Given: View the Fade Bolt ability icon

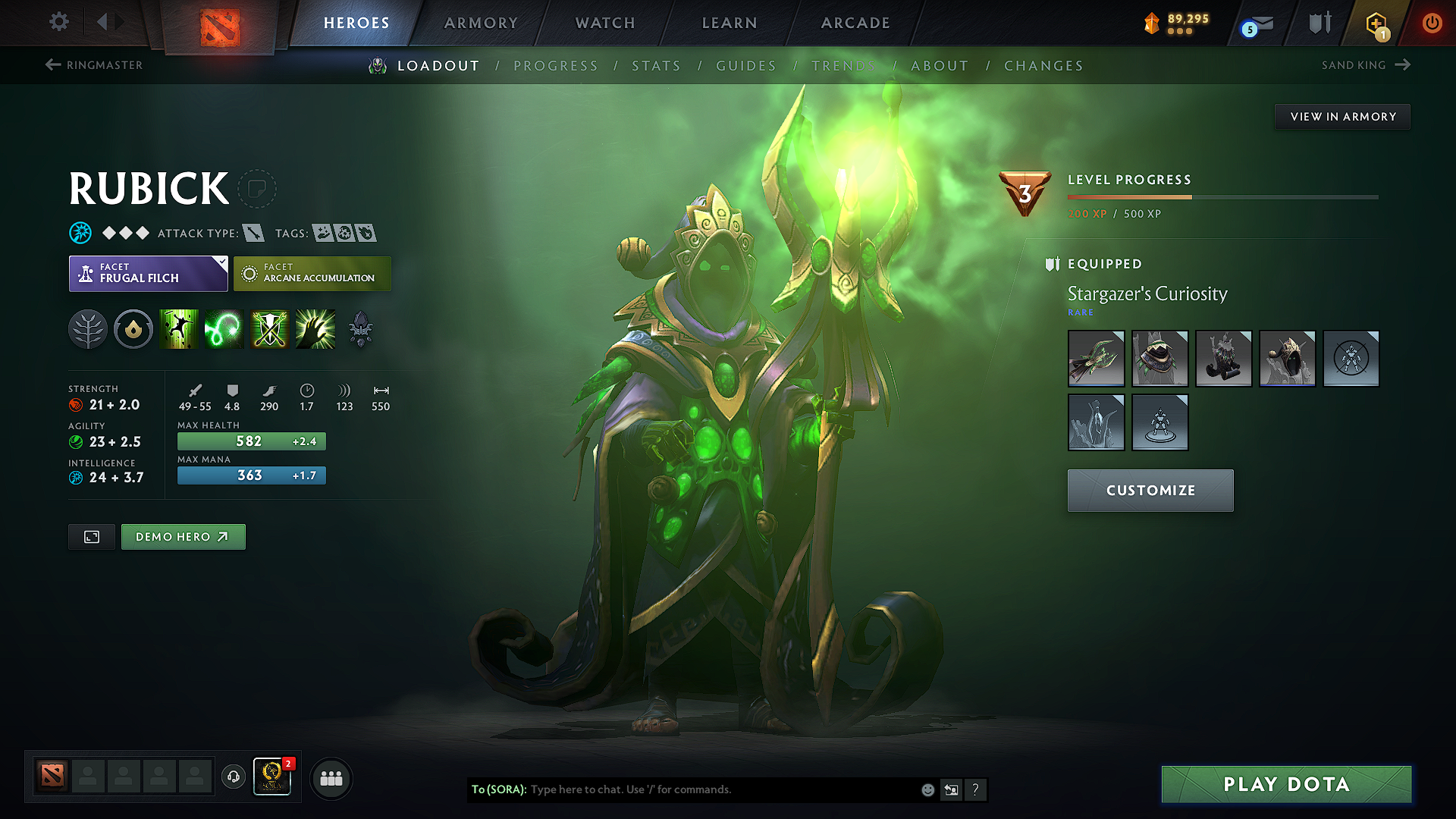Looking at the screenshot, I should (x=224, y=329).
